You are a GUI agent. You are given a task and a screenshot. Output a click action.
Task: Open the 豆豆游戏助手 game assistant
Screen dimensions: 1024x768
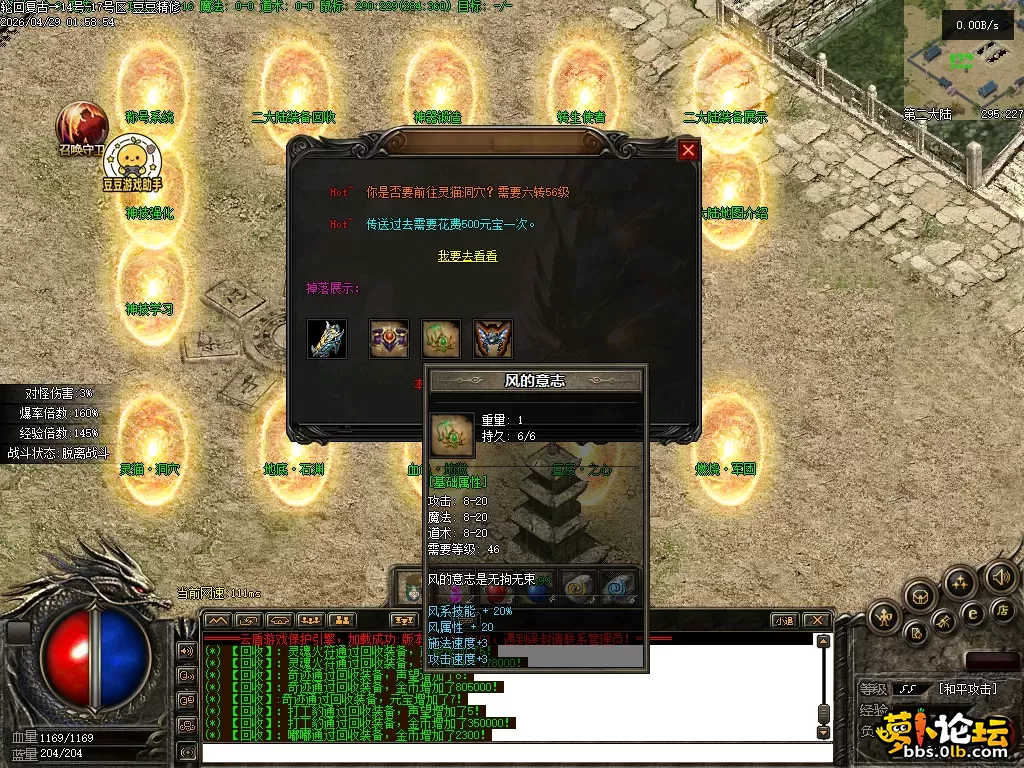pyautogui.click(x=131, y=163)
